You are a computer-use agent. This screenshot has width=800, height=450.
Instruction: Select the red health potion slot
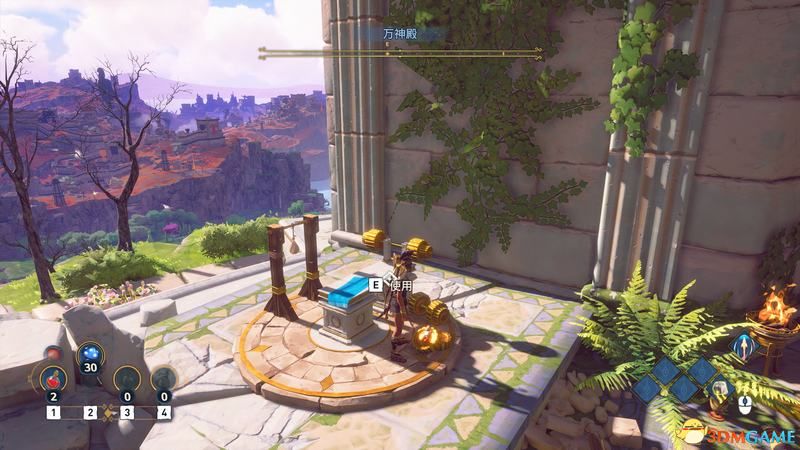(52, 380)
